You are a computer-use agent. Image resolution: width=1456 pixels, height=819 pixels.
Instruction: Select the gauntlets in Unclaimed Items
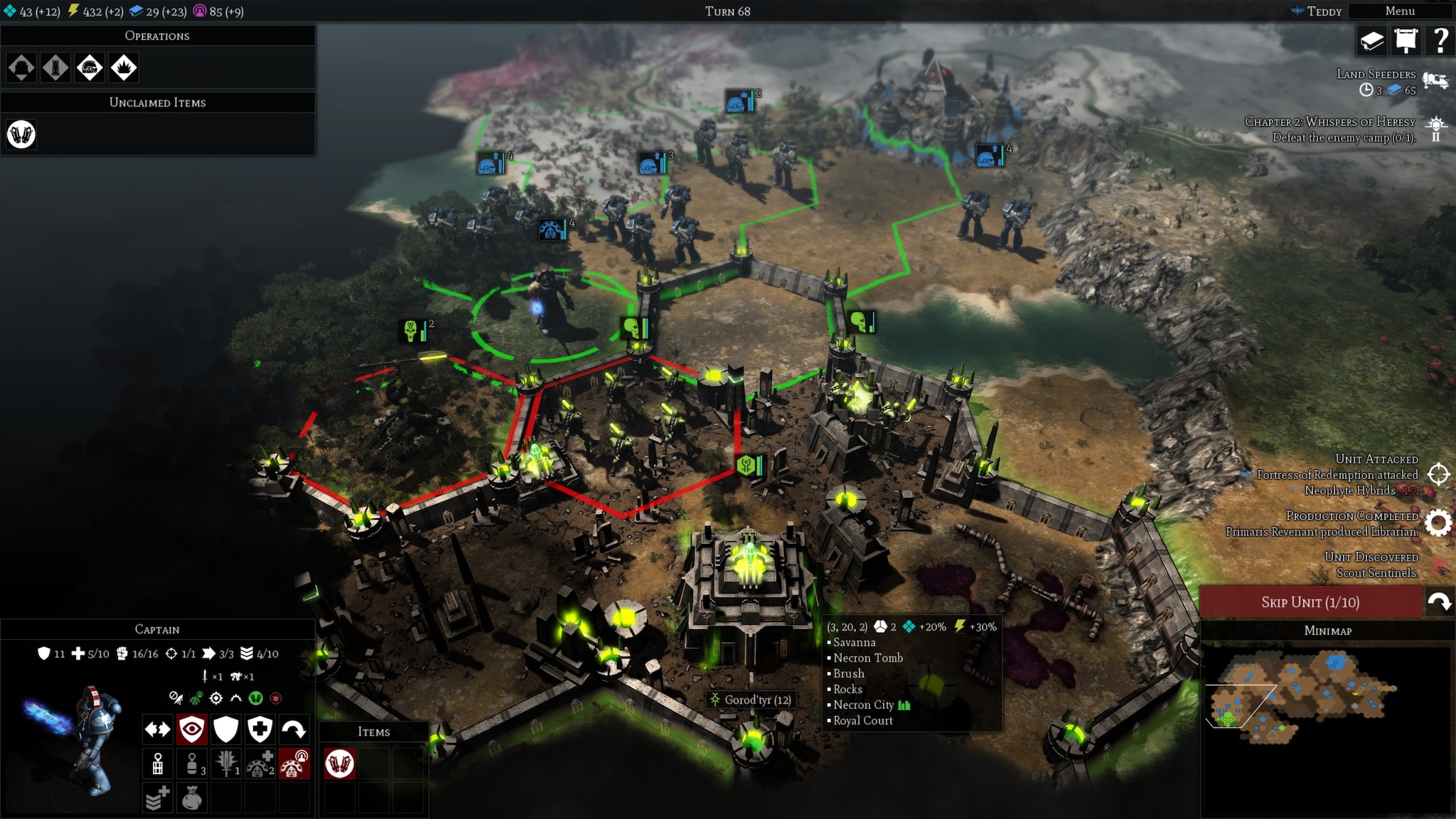click(x=21, y=134)
